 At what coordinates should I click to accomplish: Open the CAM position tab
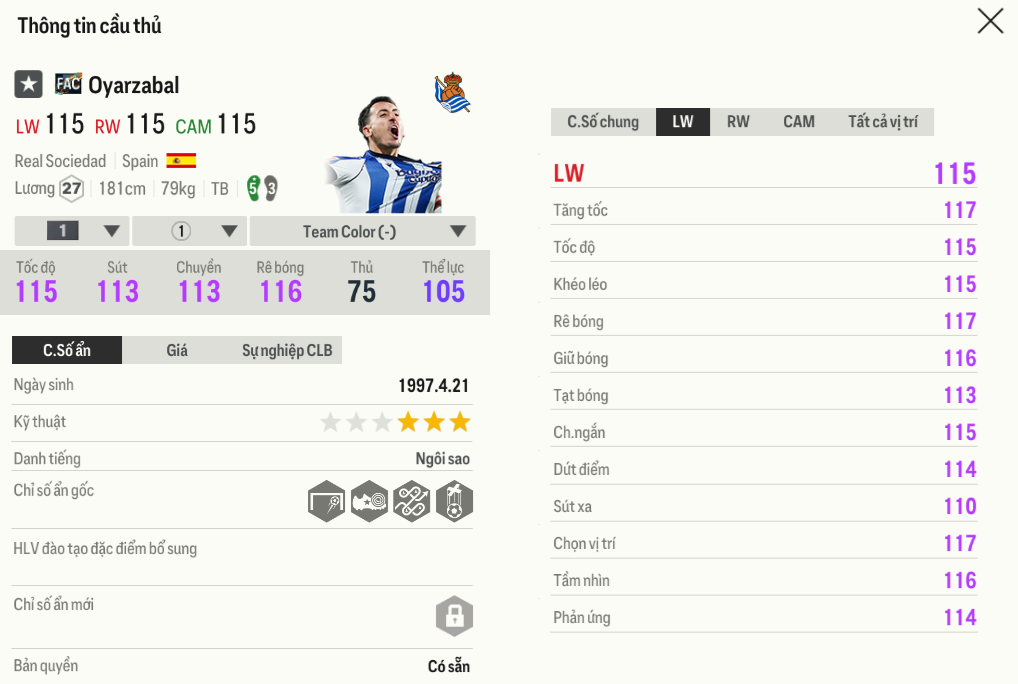coord(798,122)
